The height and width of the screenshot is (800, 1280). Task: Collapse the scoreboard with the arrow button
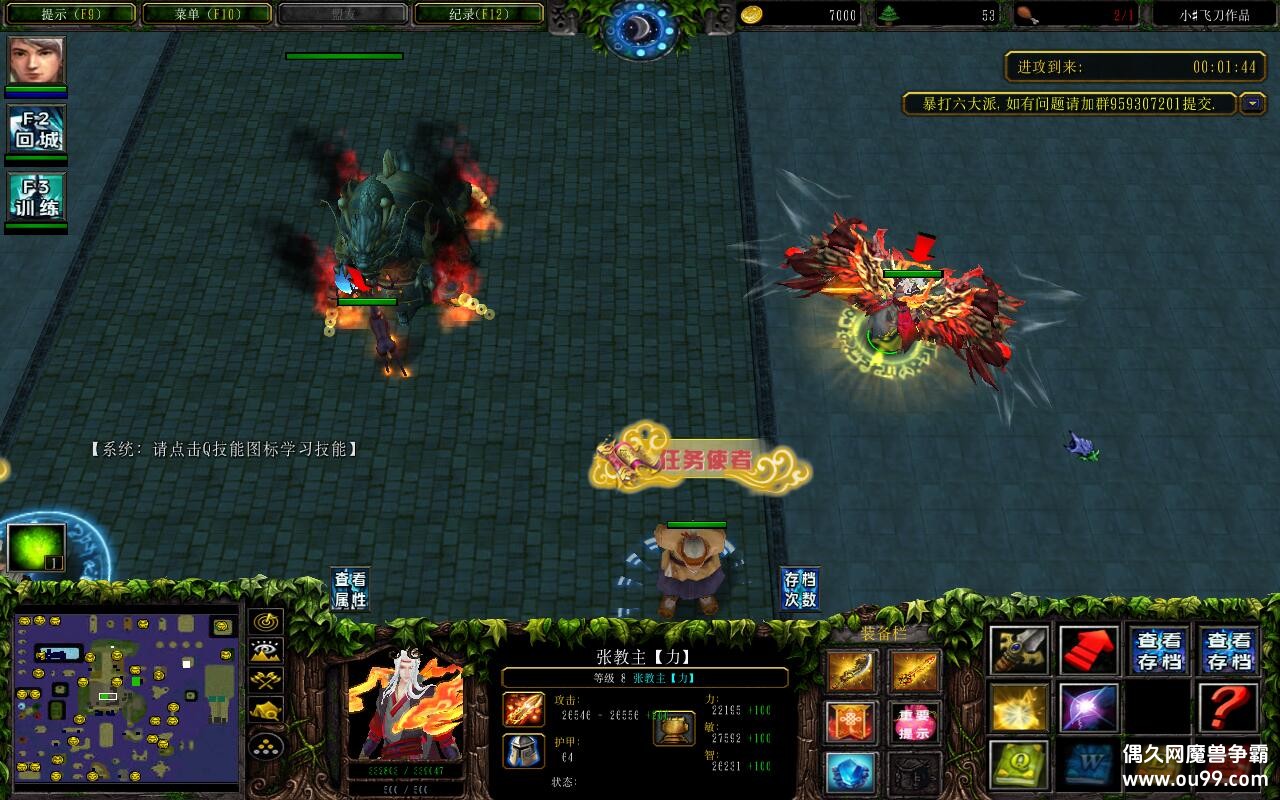[x=1252, y=103]
